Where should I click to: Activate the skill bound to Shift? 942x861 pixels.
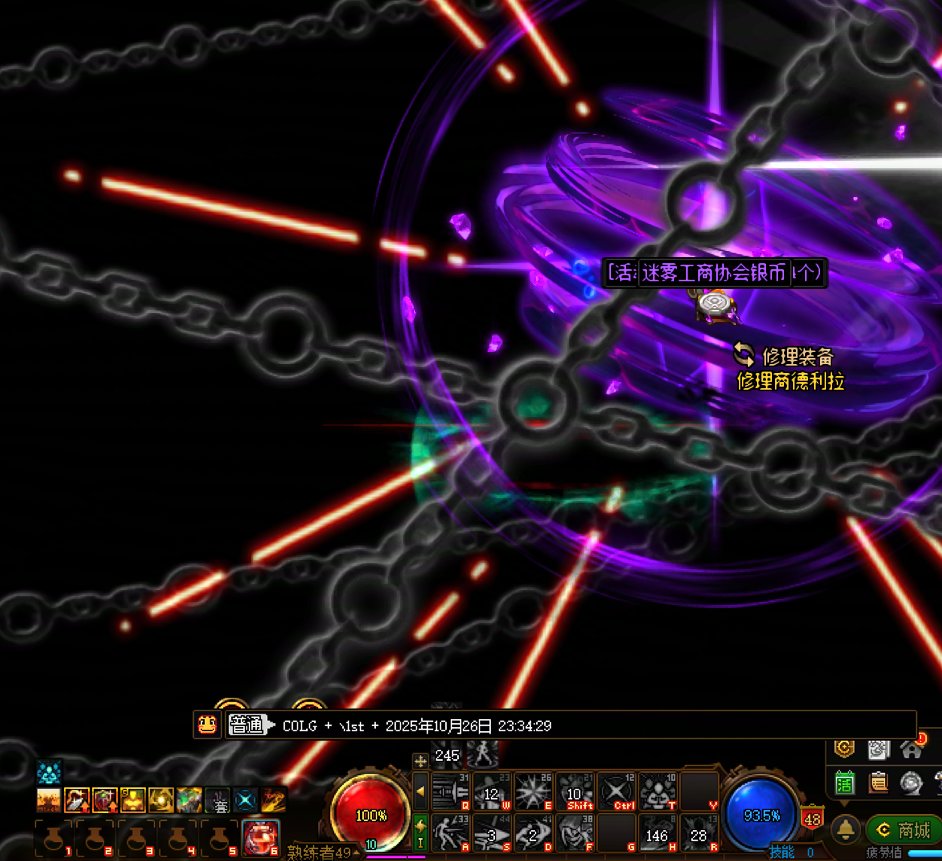(576, 792)
